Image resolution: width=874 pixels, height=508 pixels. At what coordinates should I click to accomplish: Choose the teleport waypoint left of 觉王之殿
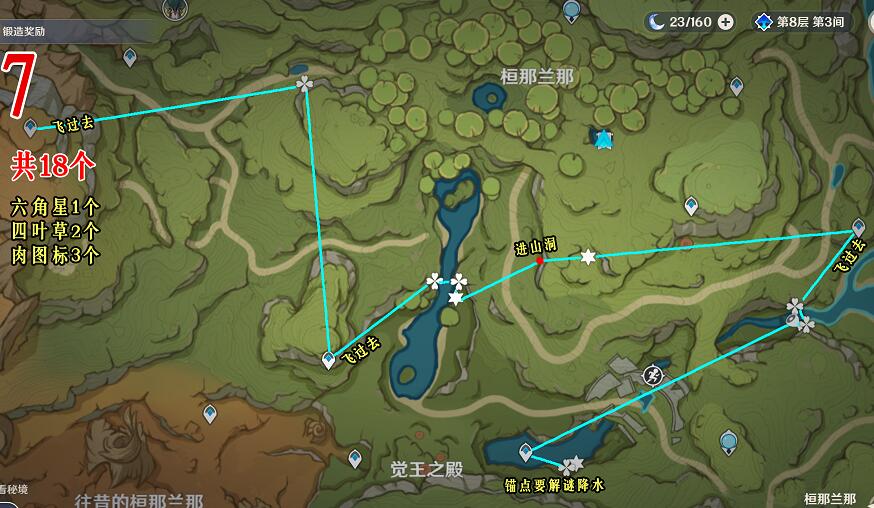[355, 458]
